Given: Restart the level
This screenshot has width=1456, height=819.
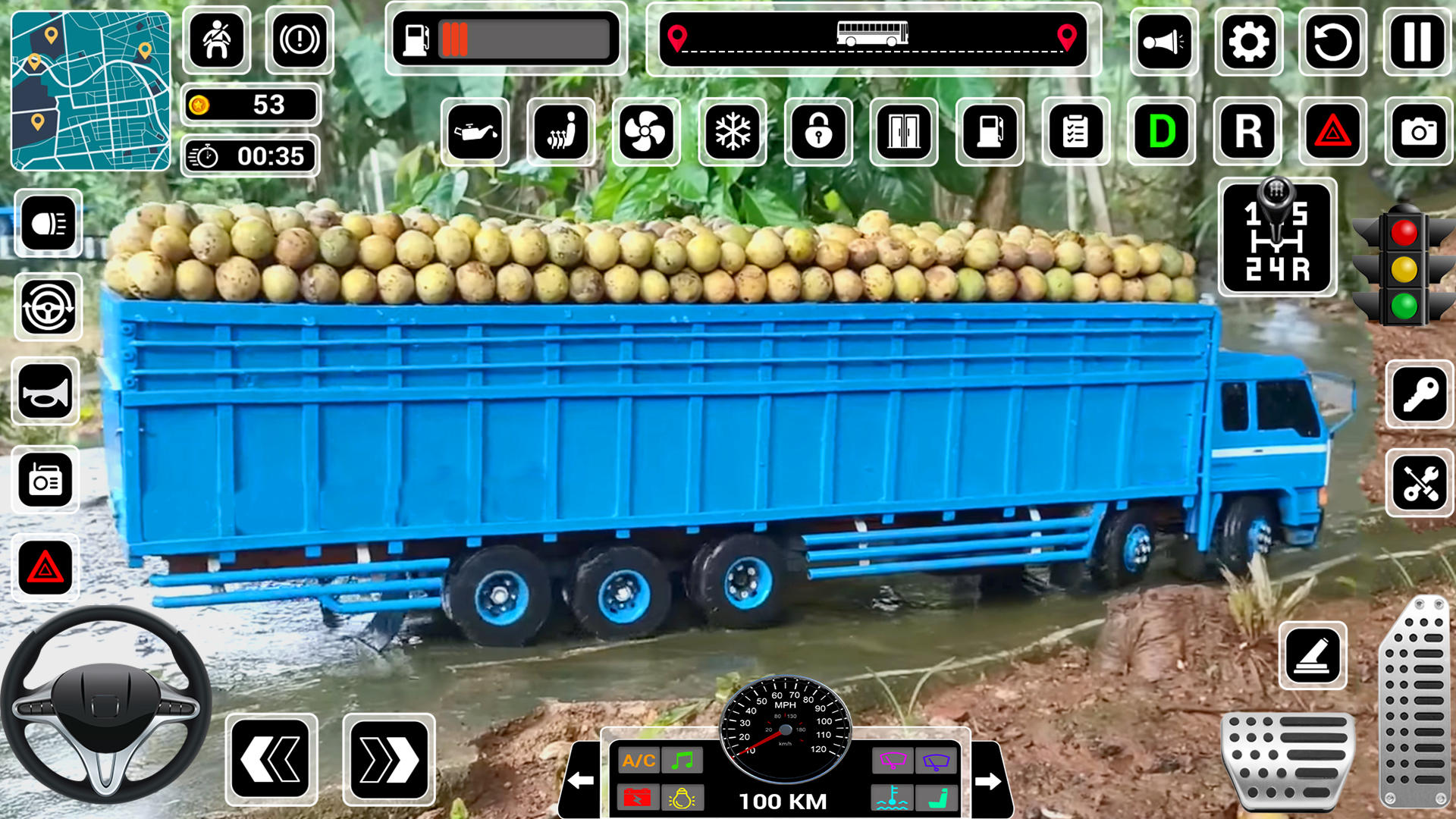Looking at the screenshot, I should [1332, 42].
